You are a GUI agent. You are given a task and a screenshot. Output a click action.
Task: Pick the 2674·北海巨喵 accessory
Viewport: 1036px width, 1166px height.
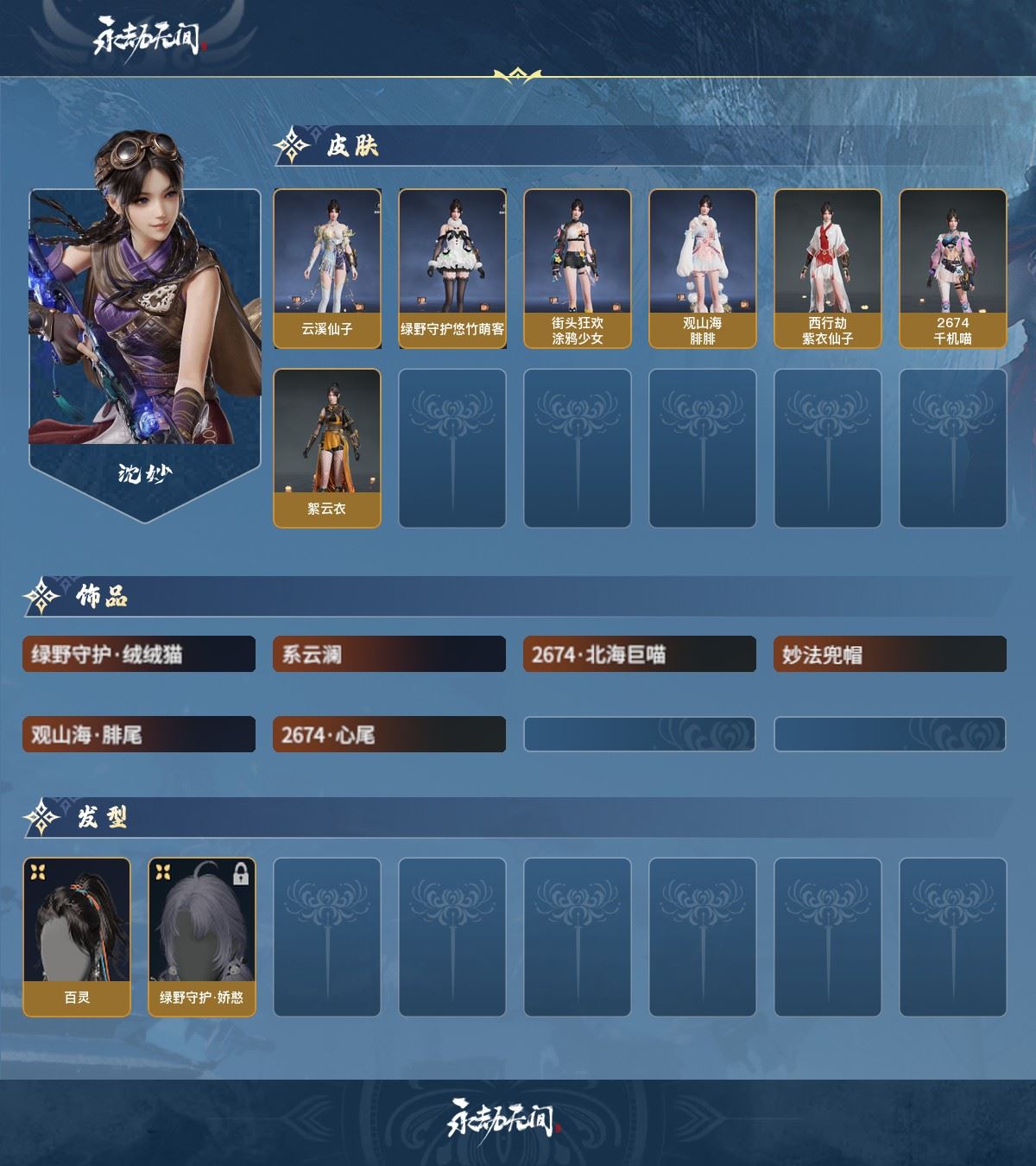click(640, 655)
